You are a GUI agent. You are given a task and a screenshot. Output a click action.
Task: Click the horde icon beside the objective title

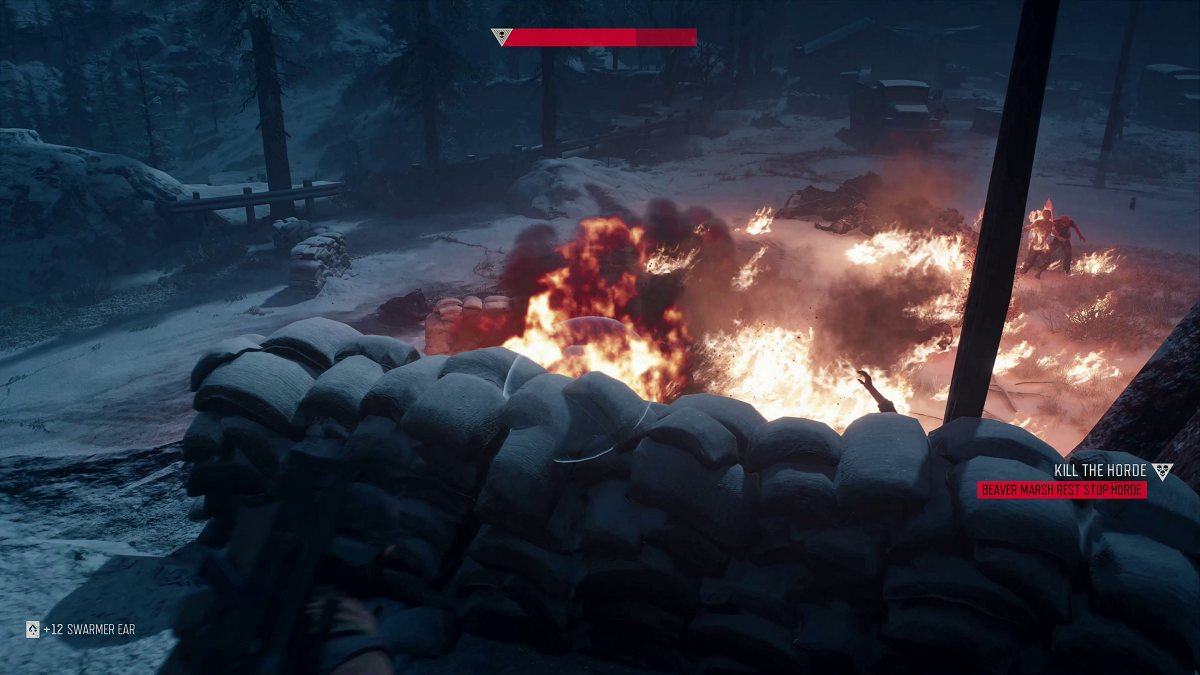1161,471
